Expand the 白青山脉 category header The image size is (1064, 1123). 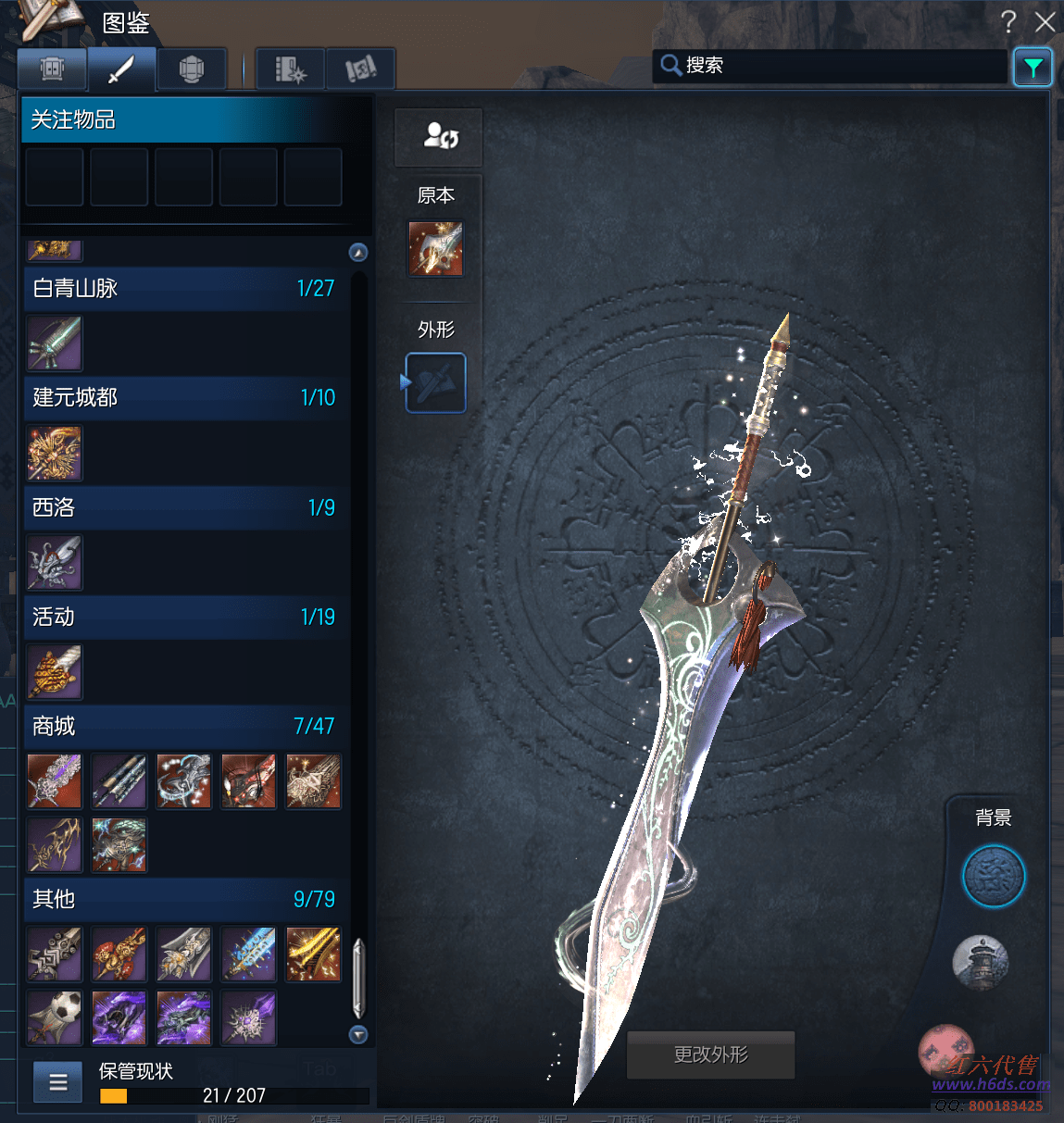[x=185, y=289]
